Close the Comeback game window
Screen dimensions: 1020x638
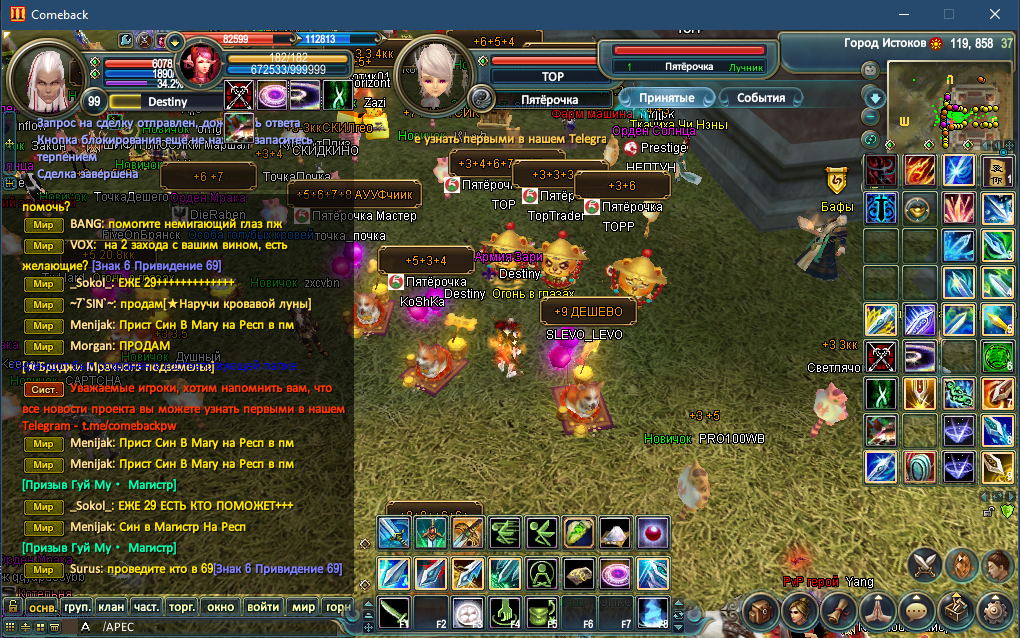point(995,14)
